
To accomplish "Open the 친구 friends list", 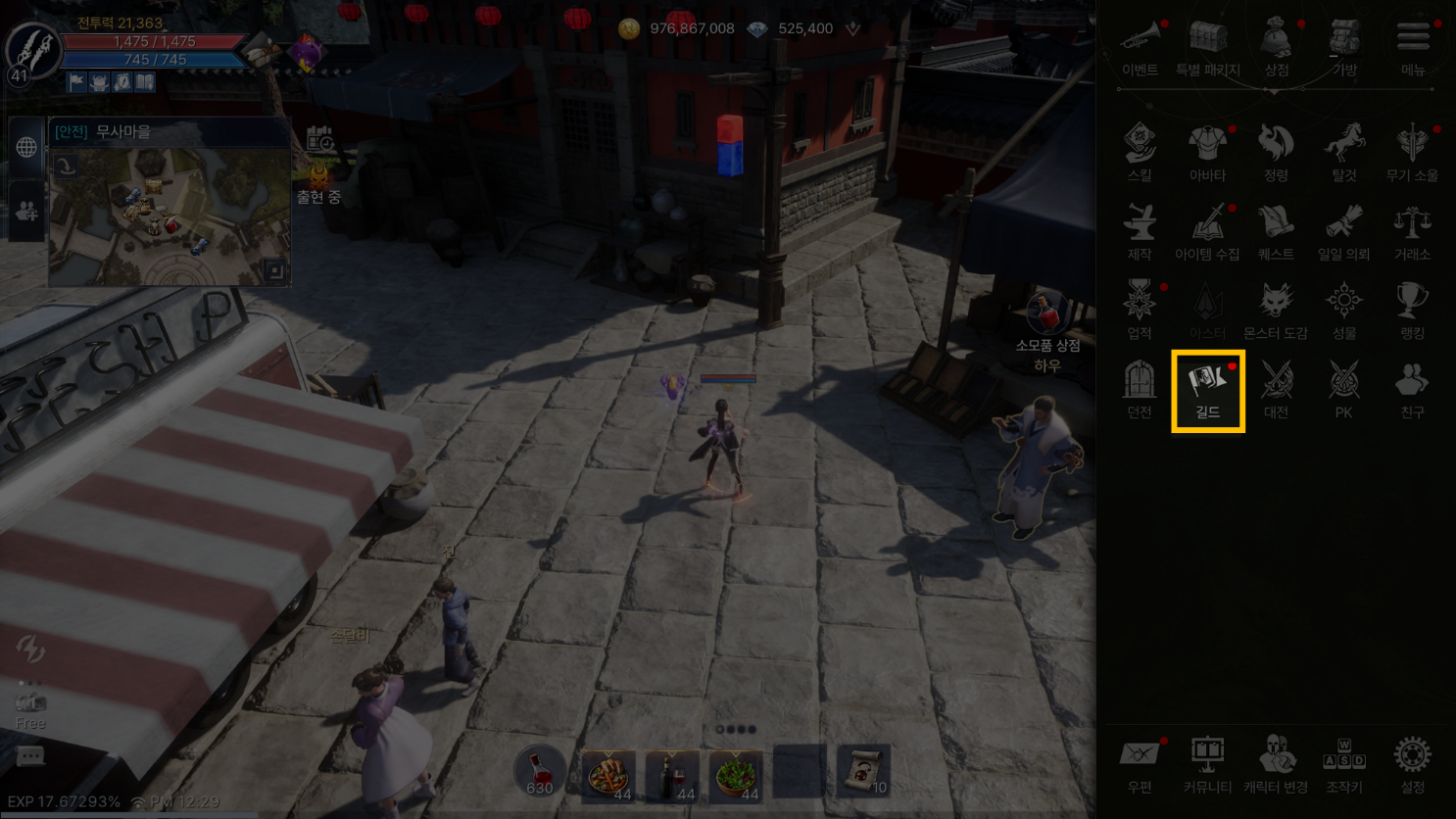I will click(x=1412, y=389).
